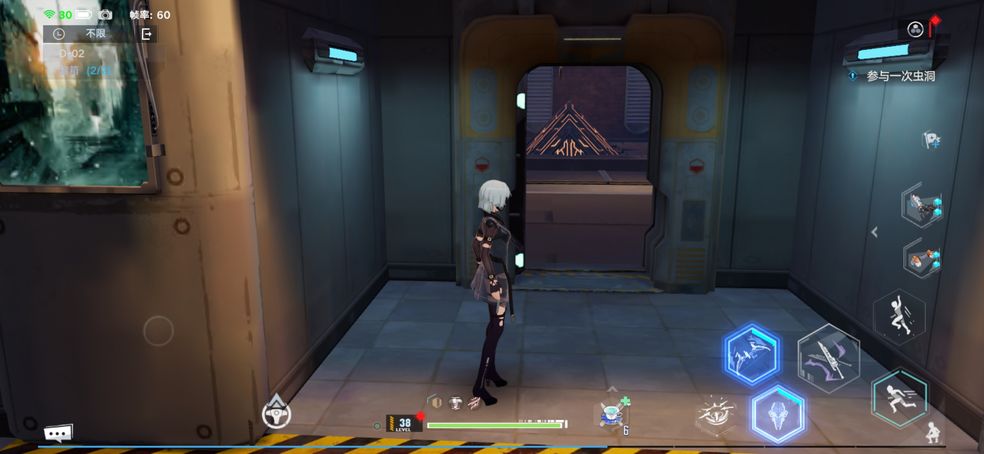Trigger the blue hexagon mask skill
Screen dimensions: 984x454
click(777, 413)
